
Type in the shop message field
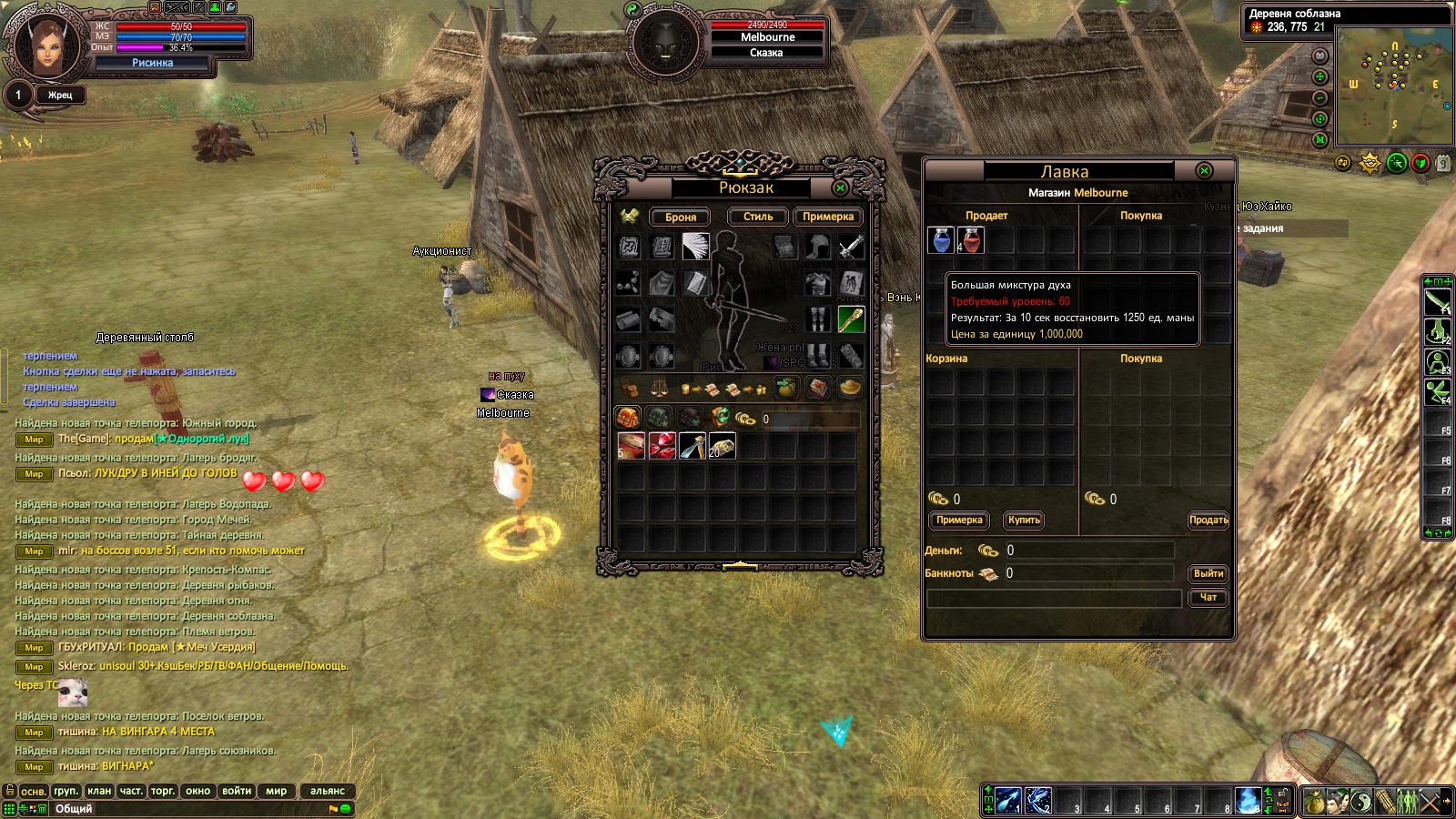point(1054,598)
